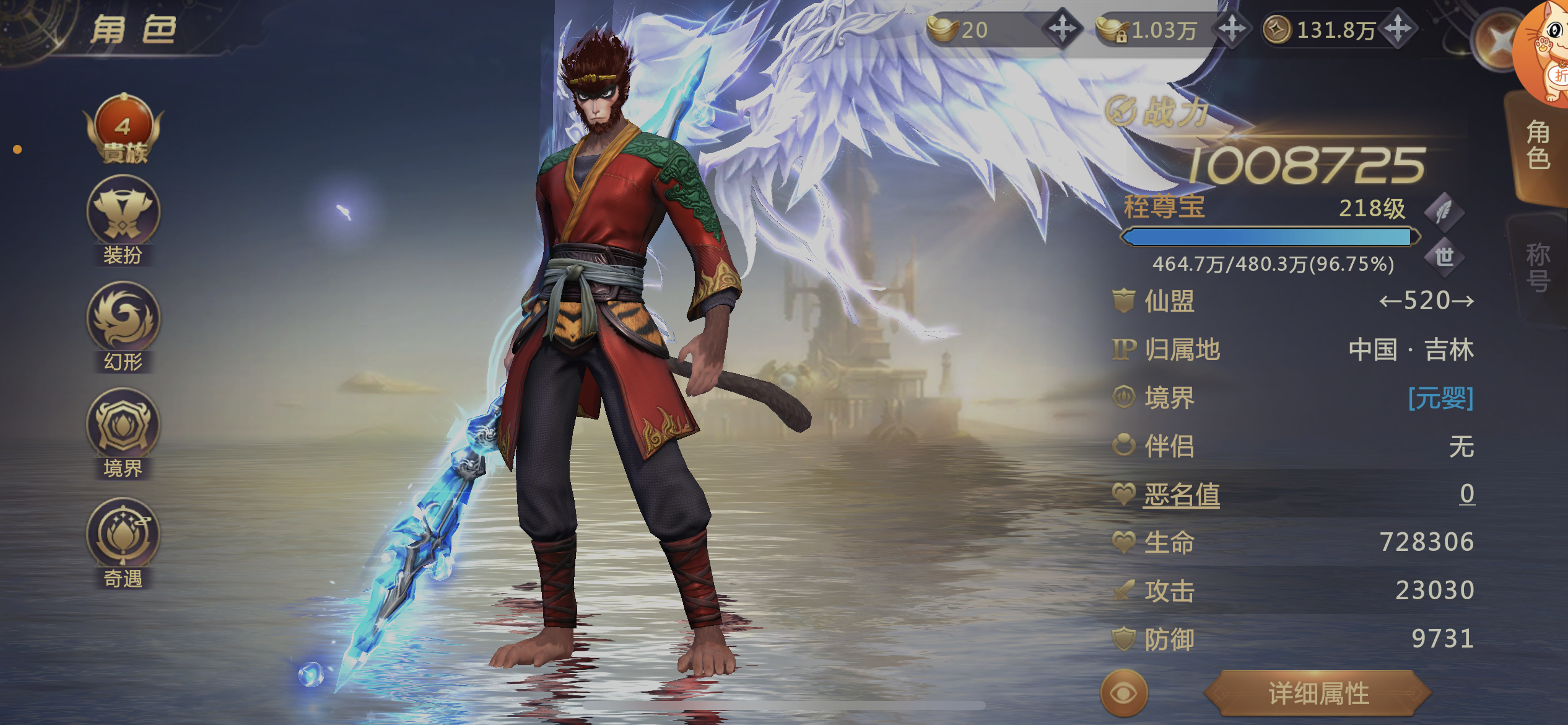Select the 幻形 transformation icon

[123, 325]
